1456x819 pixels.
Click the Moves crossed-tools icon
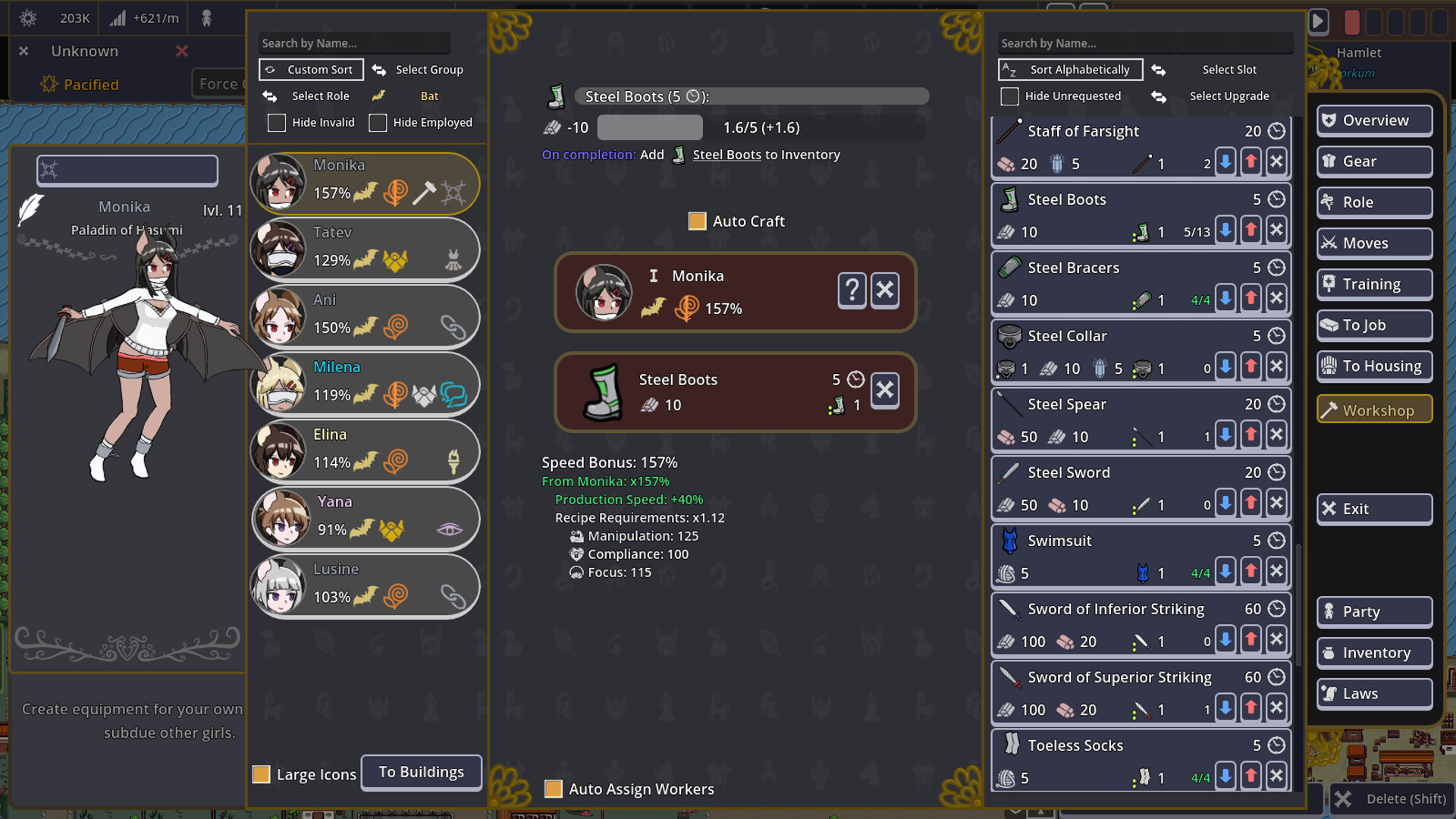click(x=1330, y=243)
